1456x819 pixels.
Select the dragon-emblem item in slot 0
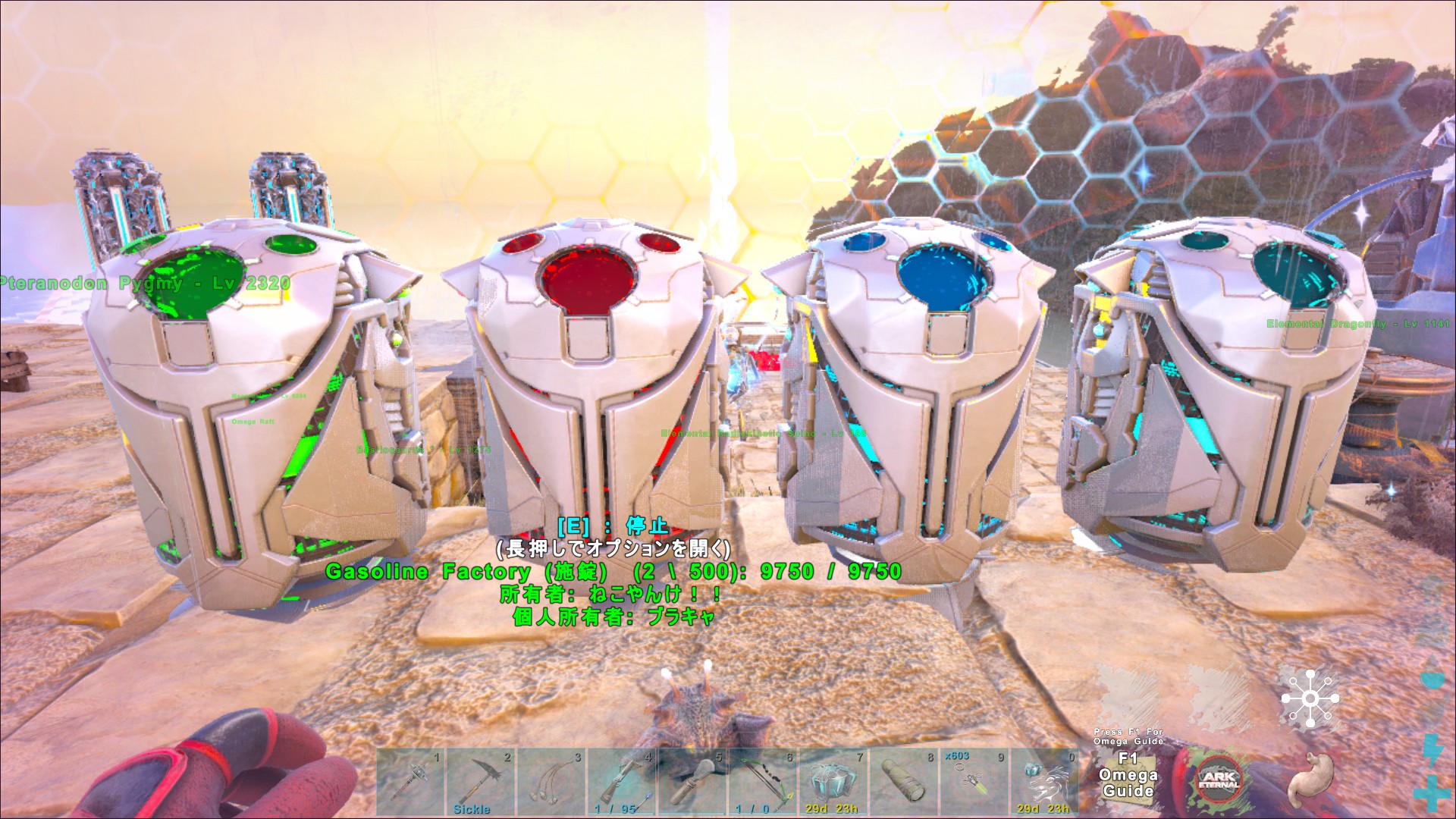pyautogui.click(x=1045, y=781)
